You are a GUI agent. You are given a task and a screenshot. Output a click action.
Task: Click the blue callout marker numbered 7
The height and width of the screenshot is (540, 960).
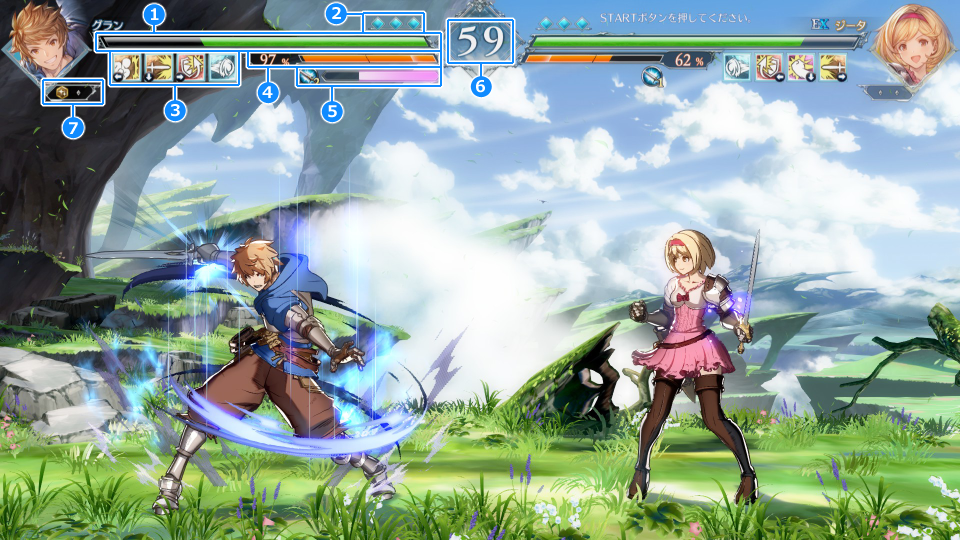70,127
